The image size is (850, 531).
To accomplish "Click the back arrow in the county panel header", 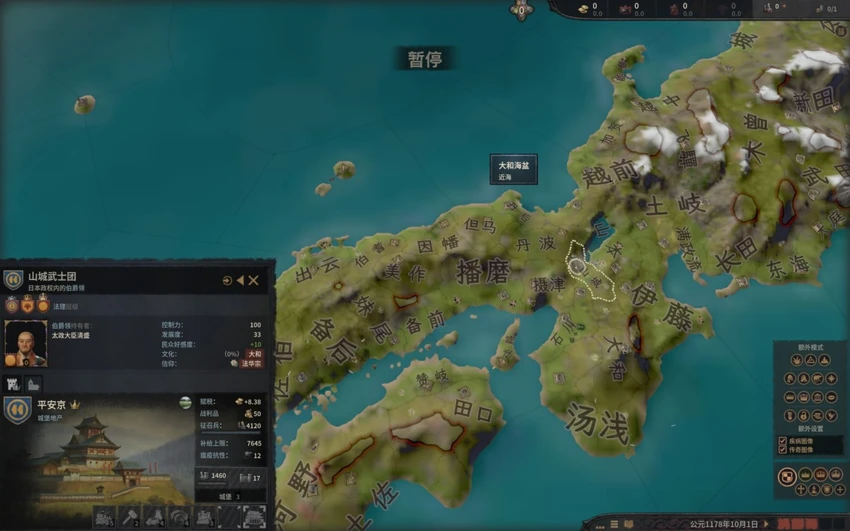I will [x=240, y=281].
